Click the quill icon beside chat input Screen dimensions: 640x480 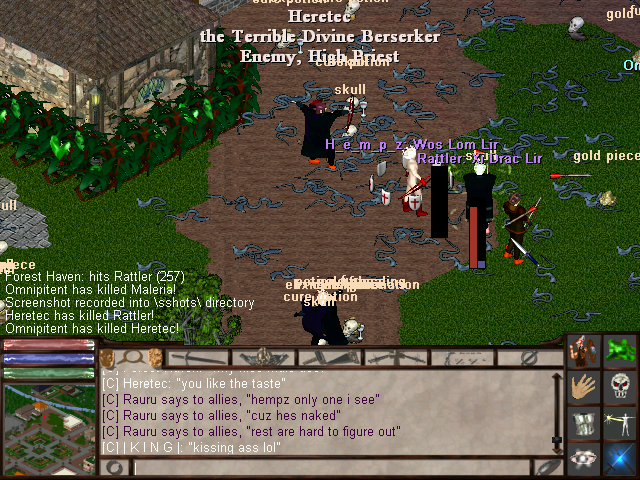click(x=546, y=467)
